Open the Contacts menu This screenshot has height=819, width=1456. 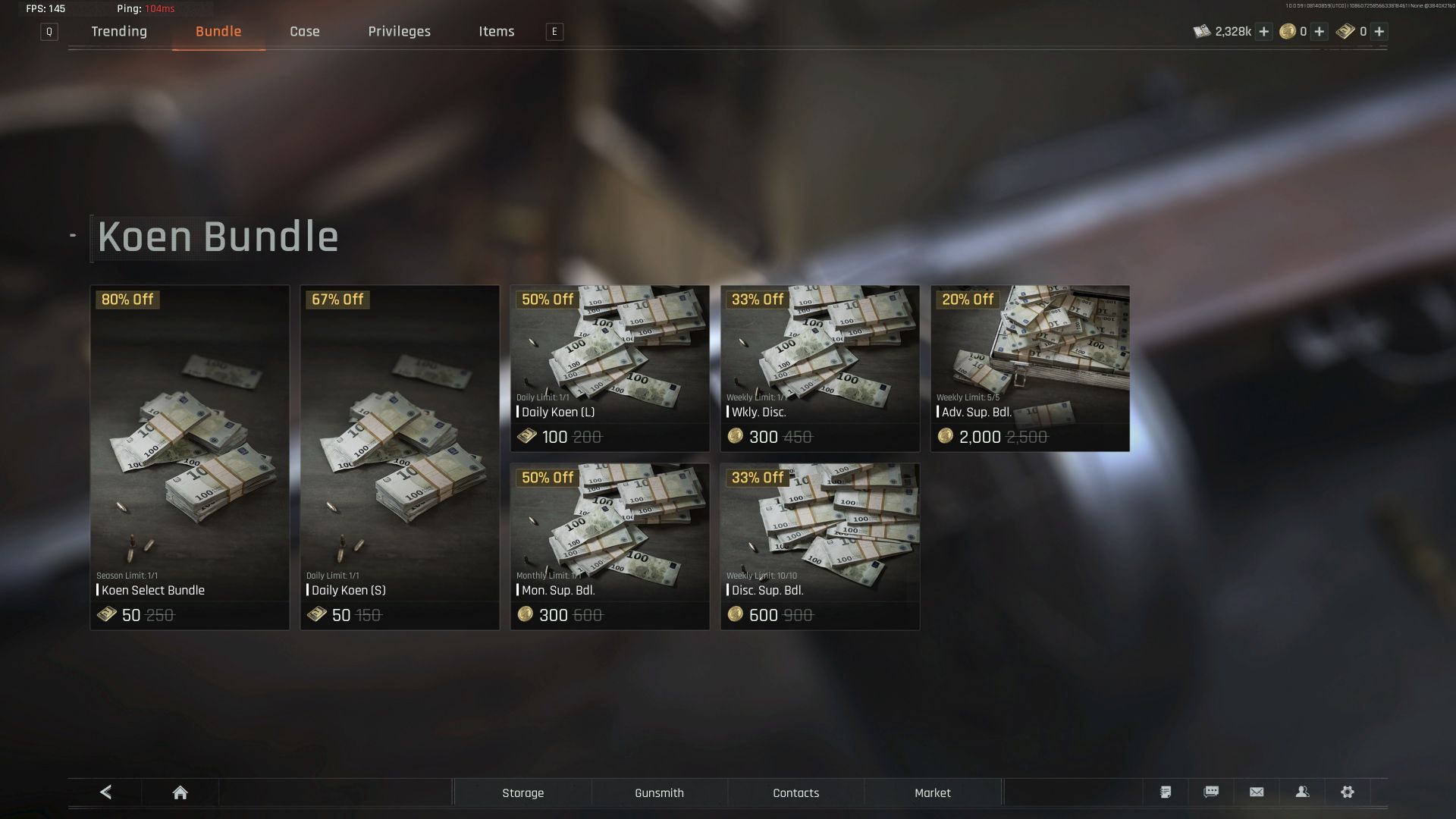[795, 792]
